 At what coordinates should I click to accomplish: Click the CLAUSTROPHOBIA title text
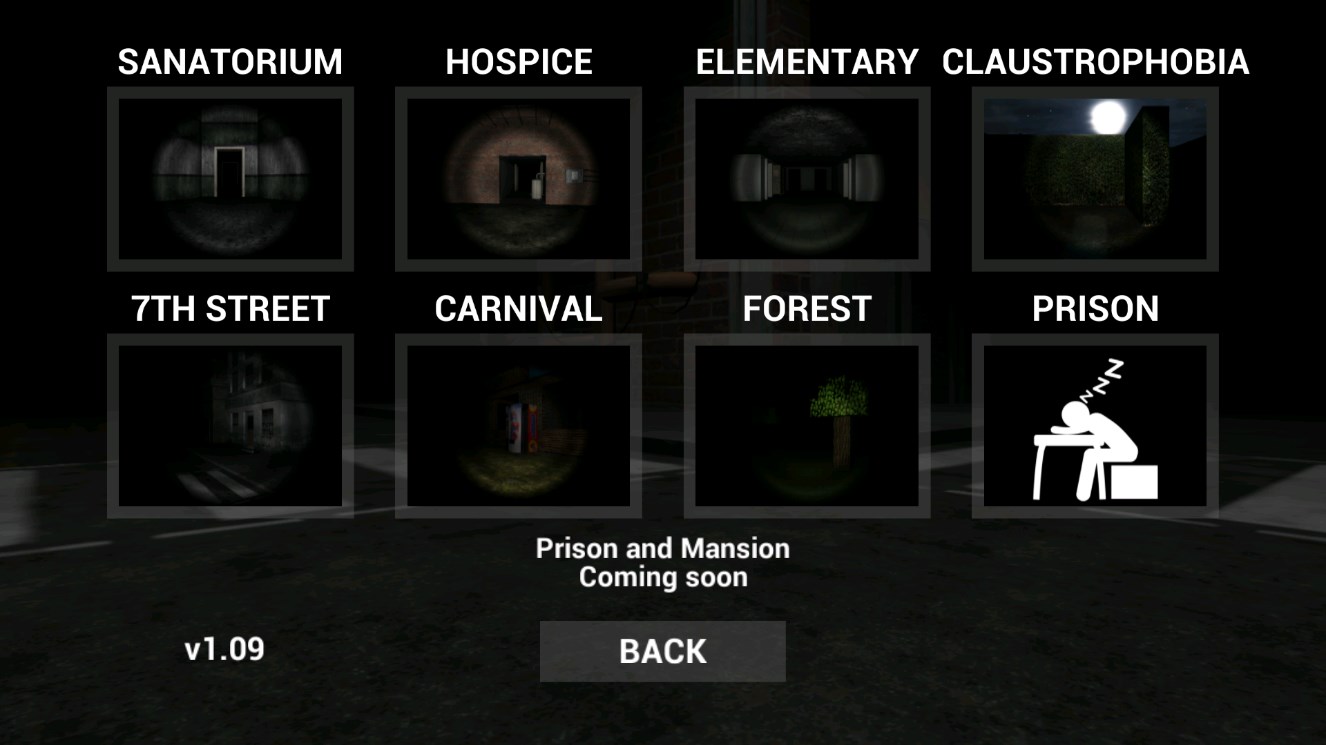[x=1094, y=62]
